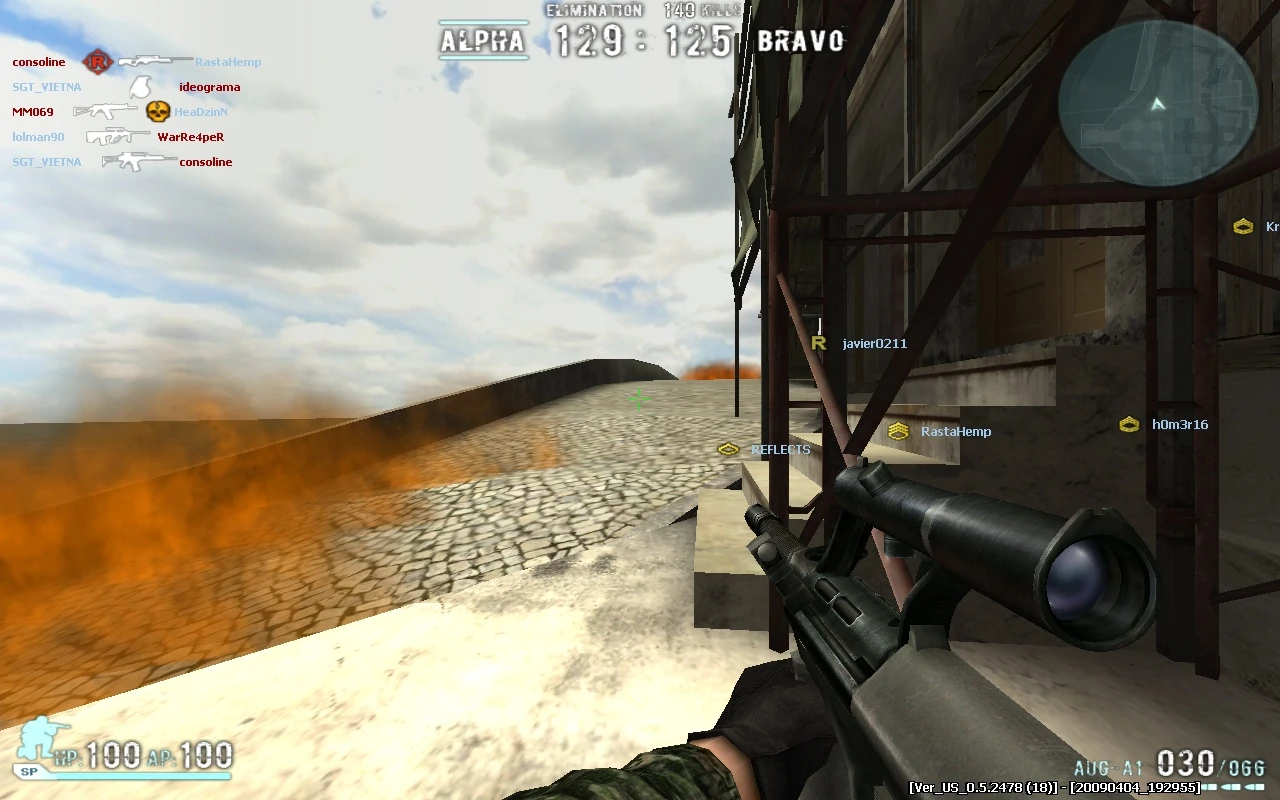Click the rank chevron icon before RastaHemp's nametag
The image size is (1280, 800).
(899, 431)
